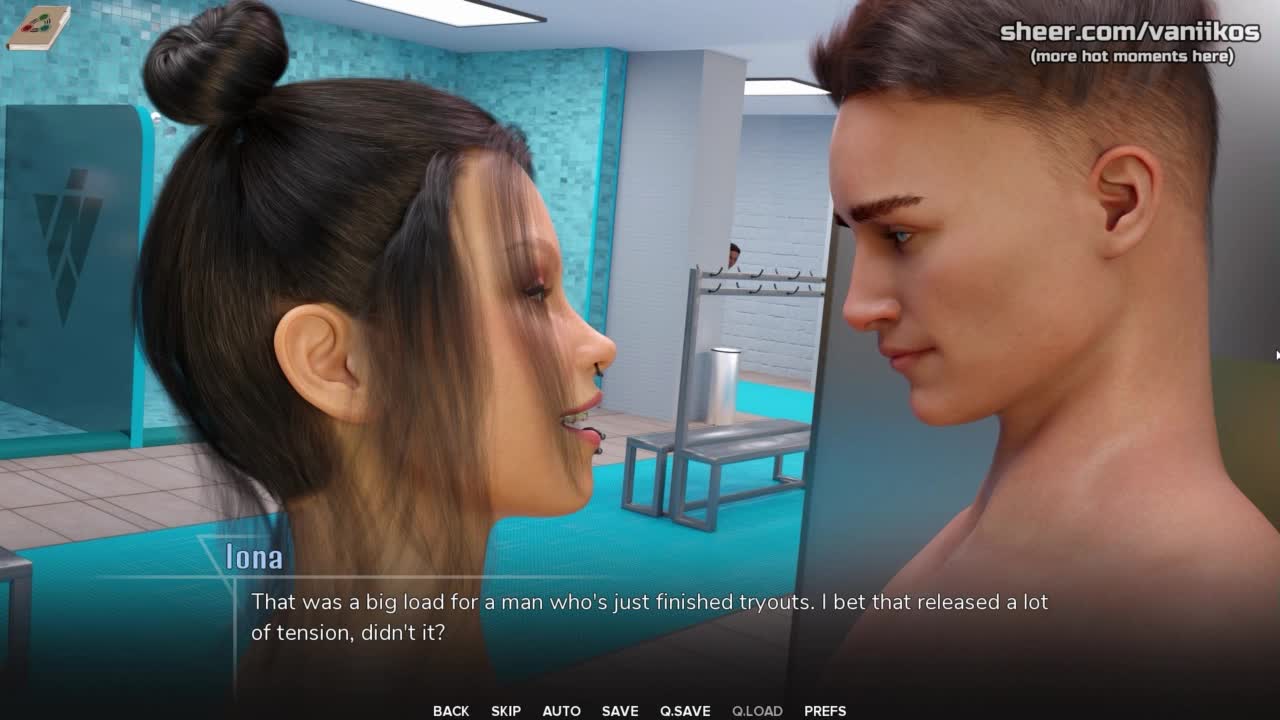Open the book icon in the corner

38,27
